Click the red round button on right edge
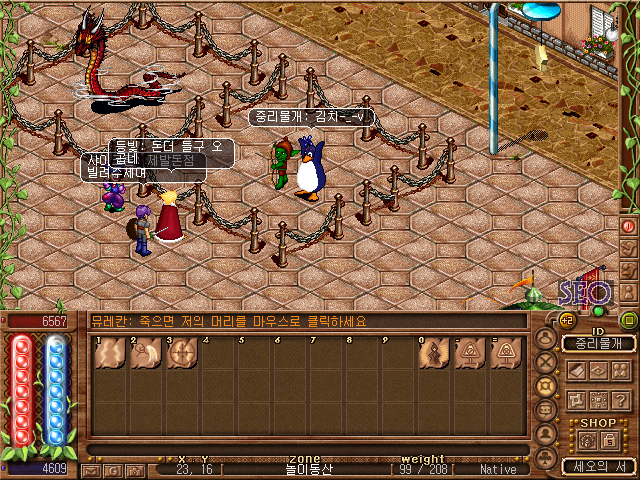 (629, 226)
